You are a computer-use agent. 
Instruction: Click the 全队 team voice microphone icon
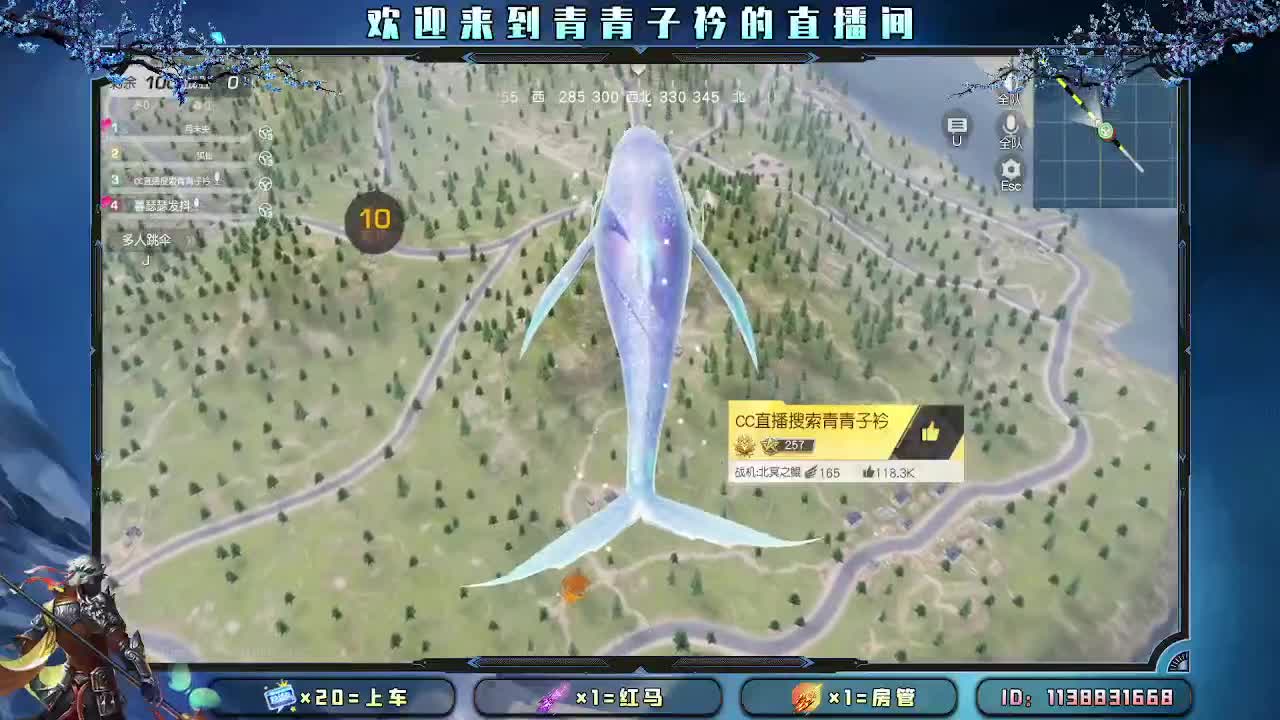(x=1010, y=125)
